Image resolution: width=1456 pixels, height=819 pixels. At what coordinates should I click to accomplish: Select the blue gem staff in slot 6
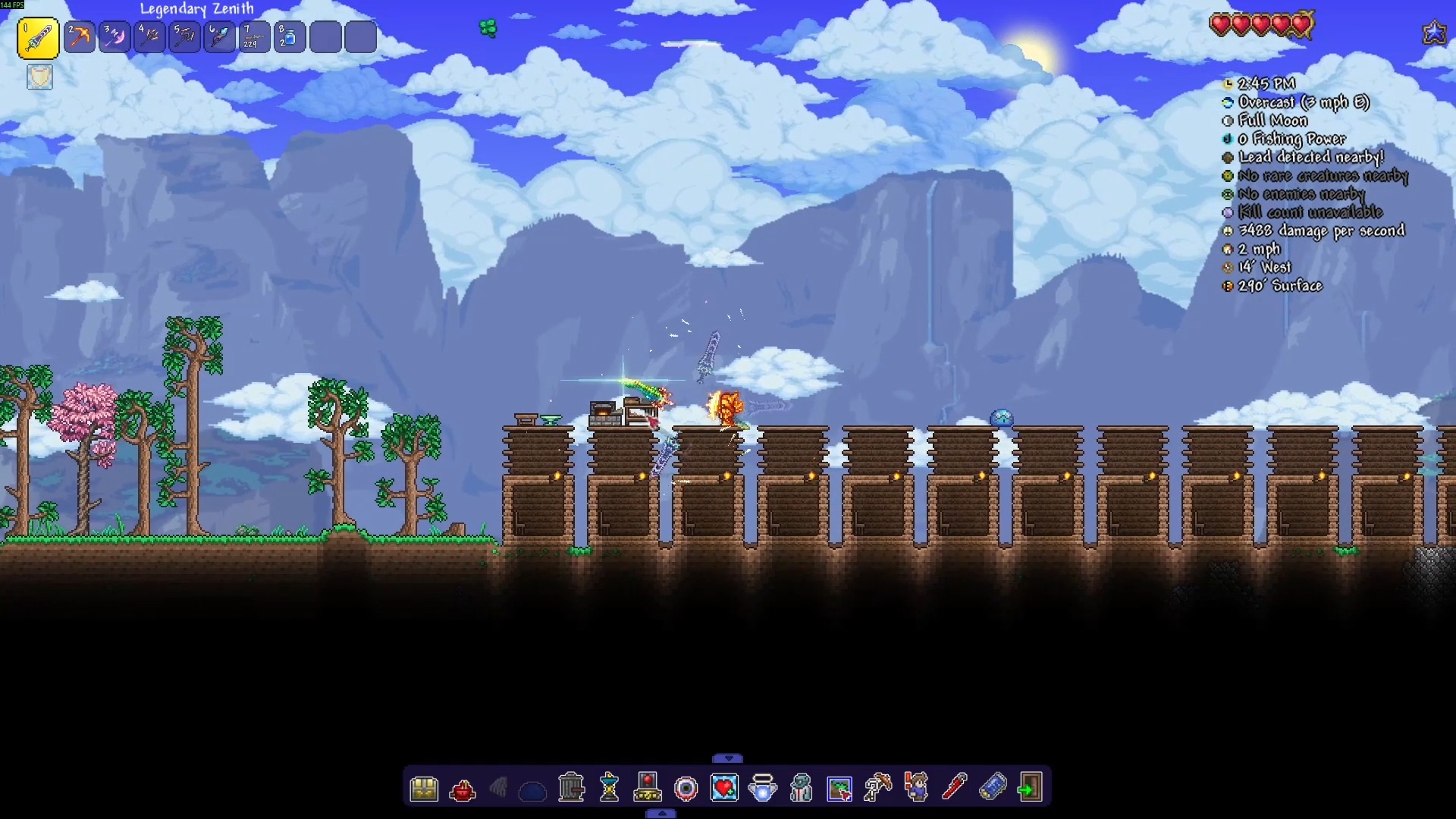click(x=220, y=37)
